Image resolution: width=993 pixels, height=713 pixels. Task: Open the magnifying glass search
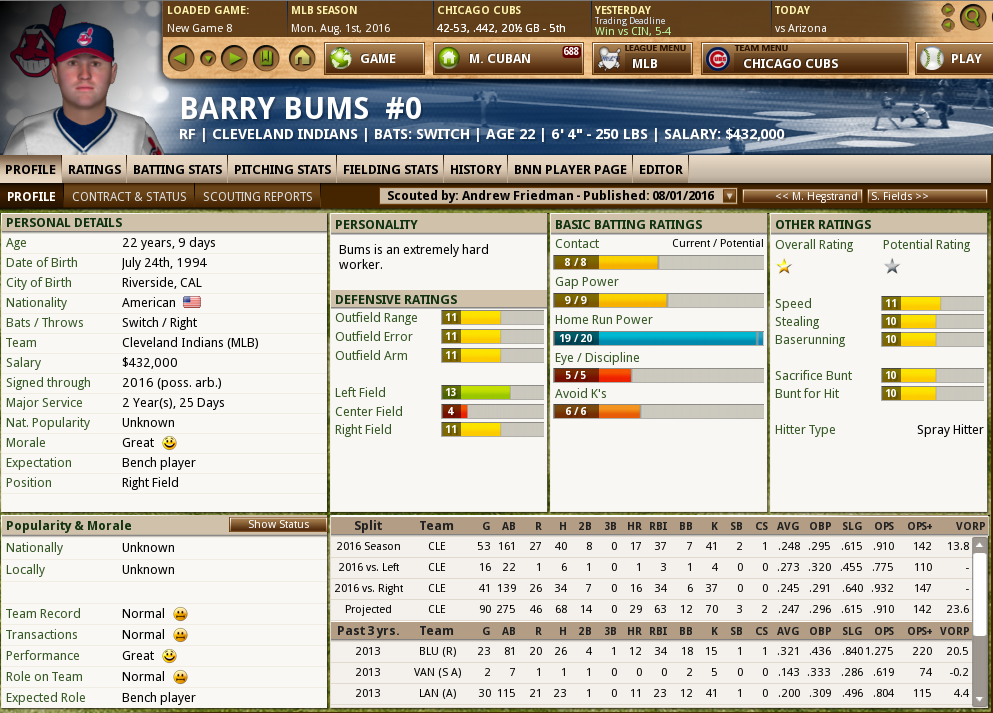(970, 17)
